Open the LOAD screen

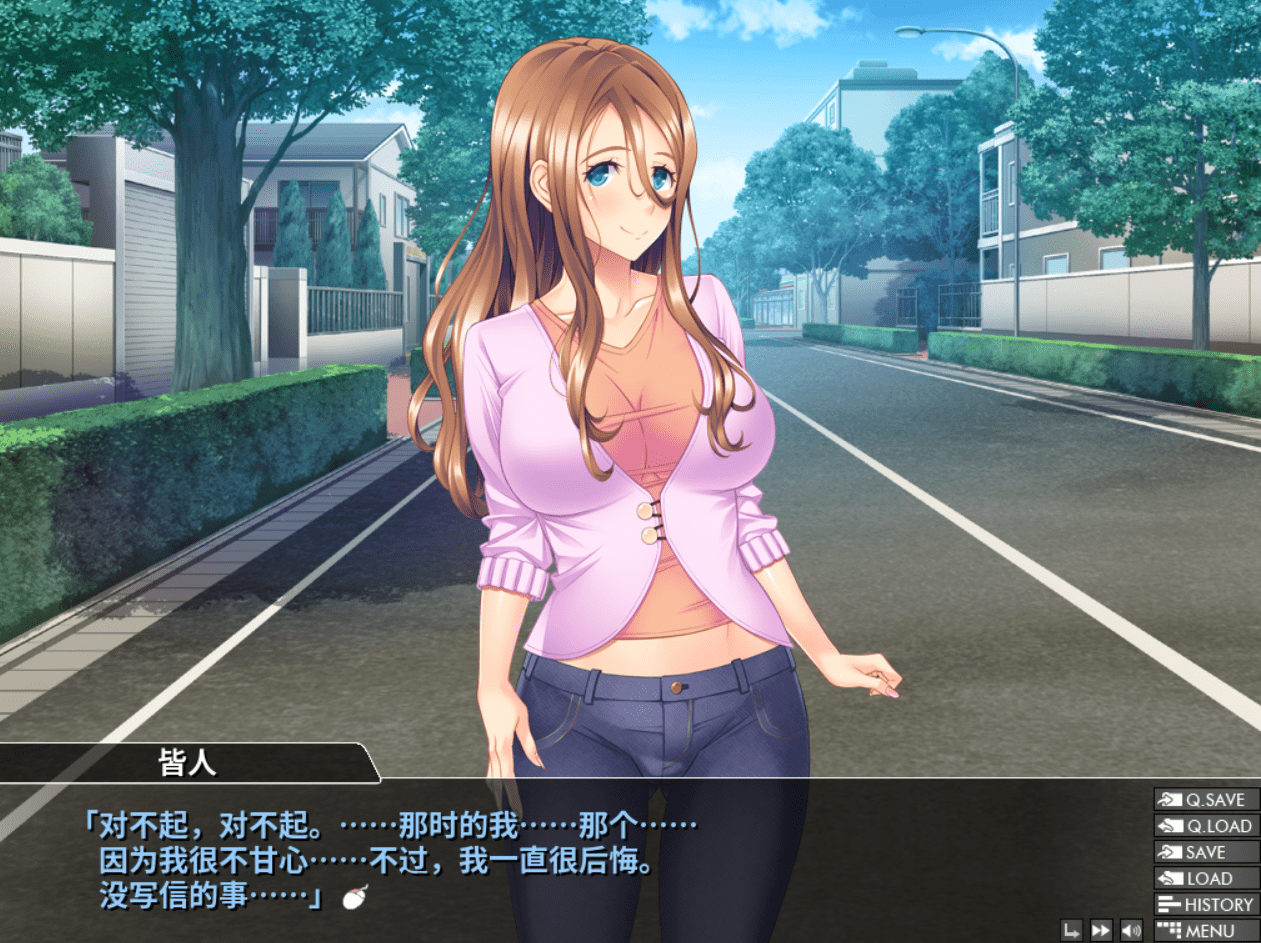coord(1206,879)
